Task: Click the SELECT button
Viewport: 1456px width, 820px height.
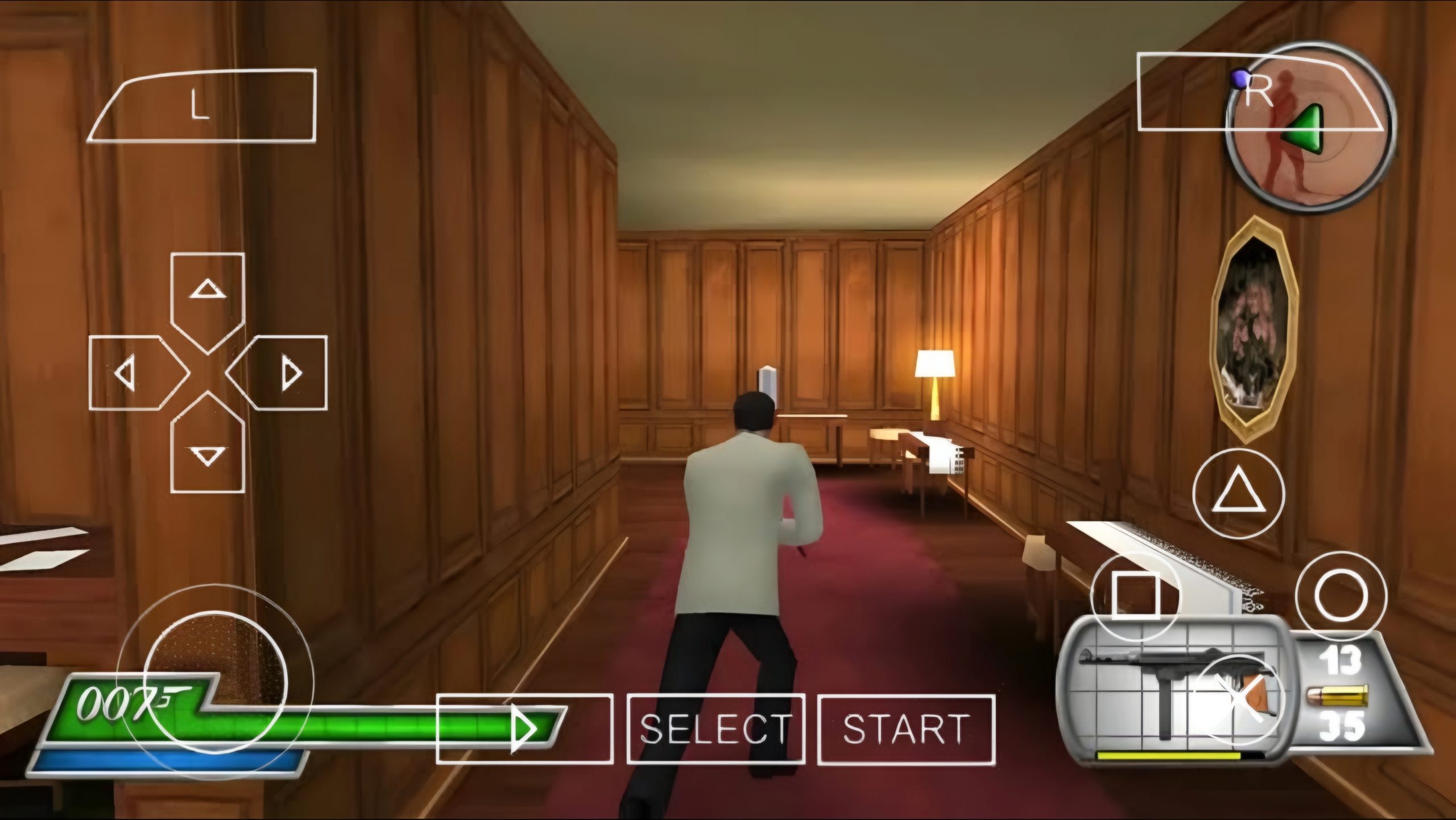Action: (x=715, y=729)
